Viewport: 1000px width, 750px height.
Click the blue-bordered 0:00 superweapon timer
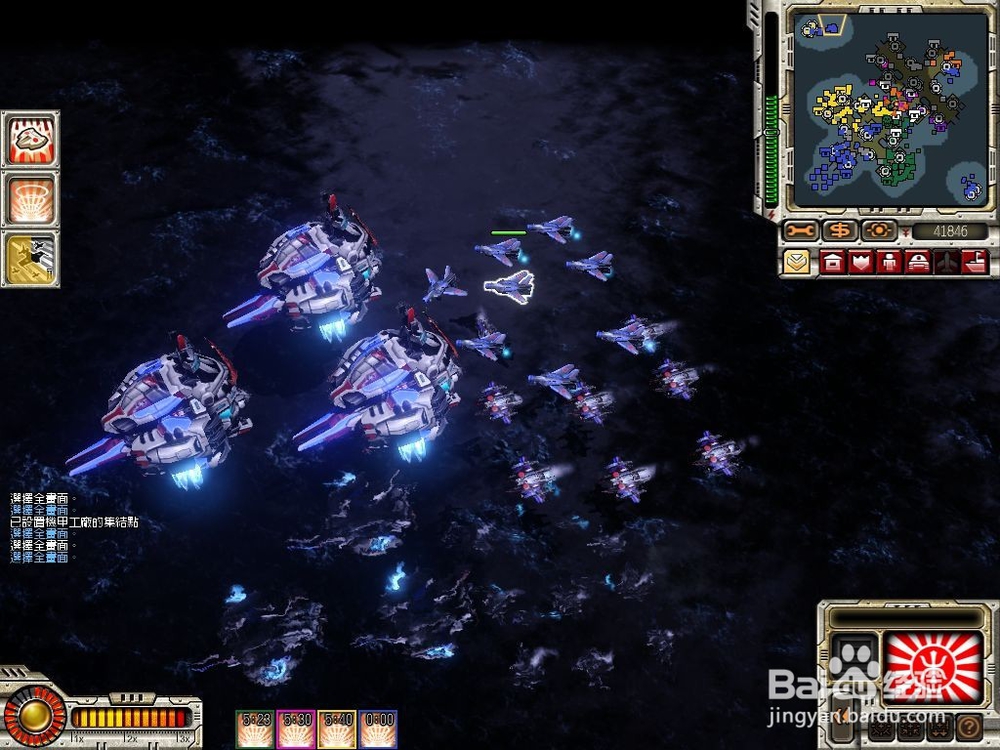coord(379,729)
